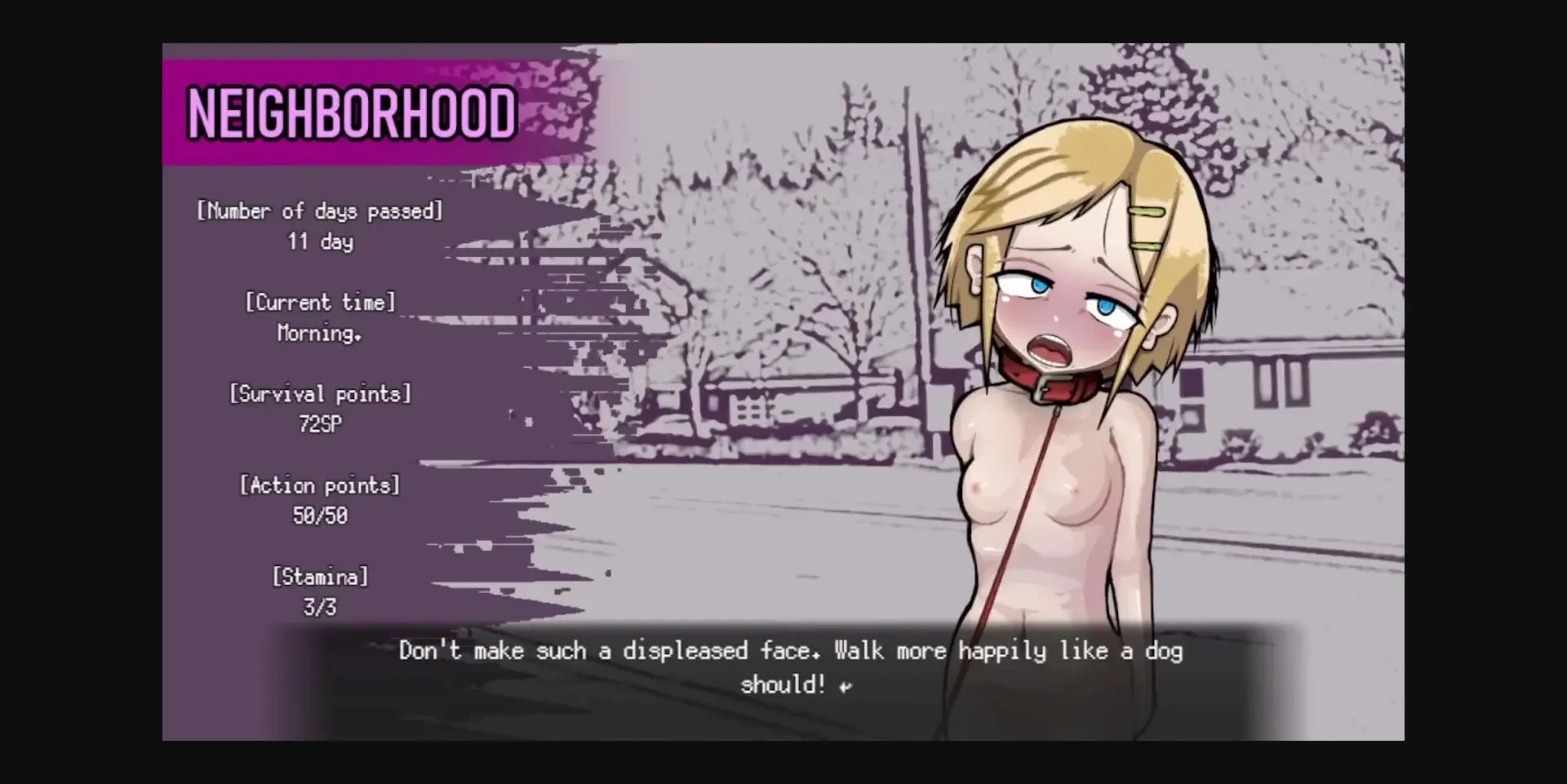Select the [Stamina] label
1567x784 pixels.
[320, 578]
